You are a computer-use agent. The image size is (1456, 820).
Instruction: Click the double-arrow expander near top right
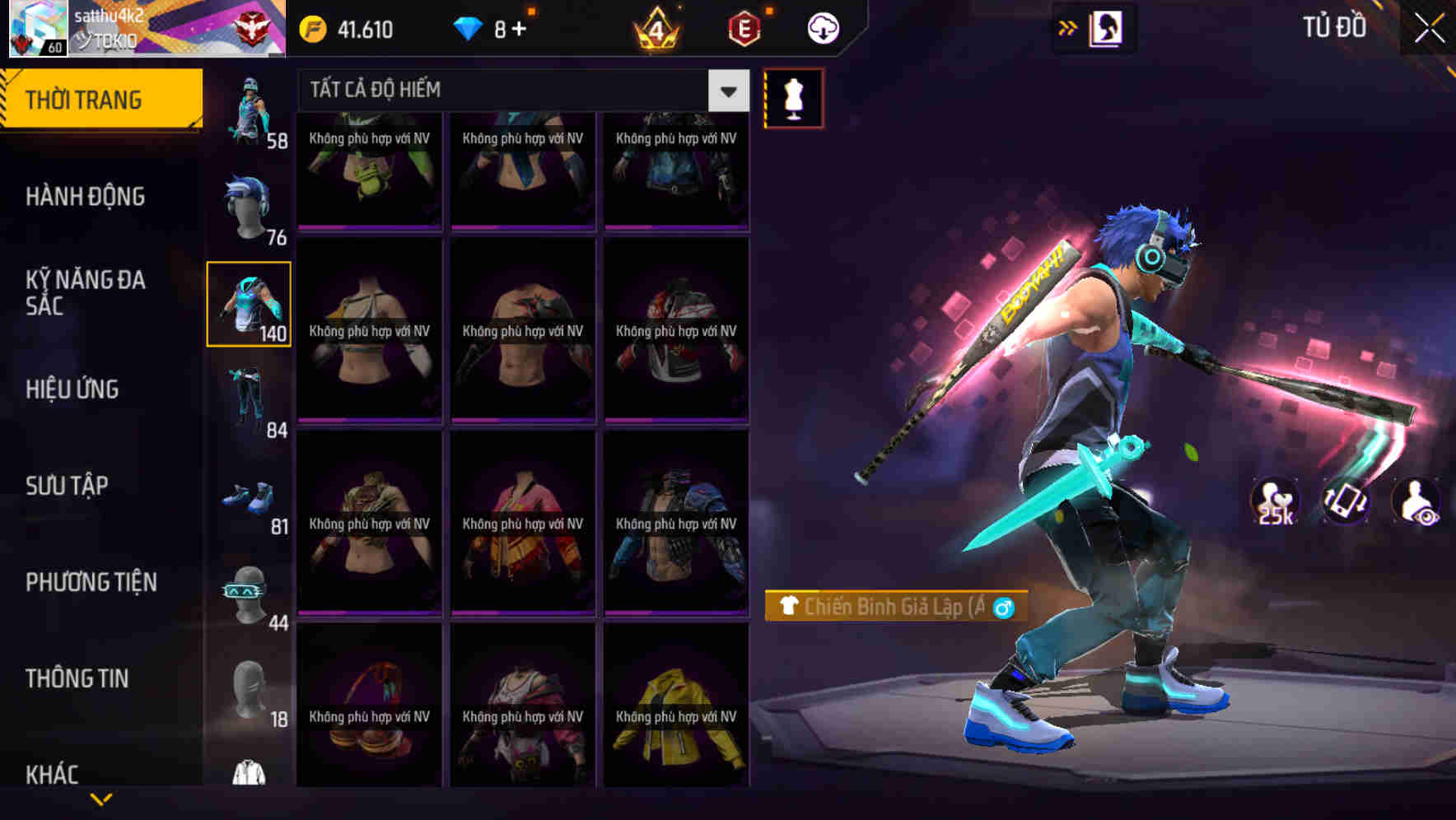point(1066,27)
